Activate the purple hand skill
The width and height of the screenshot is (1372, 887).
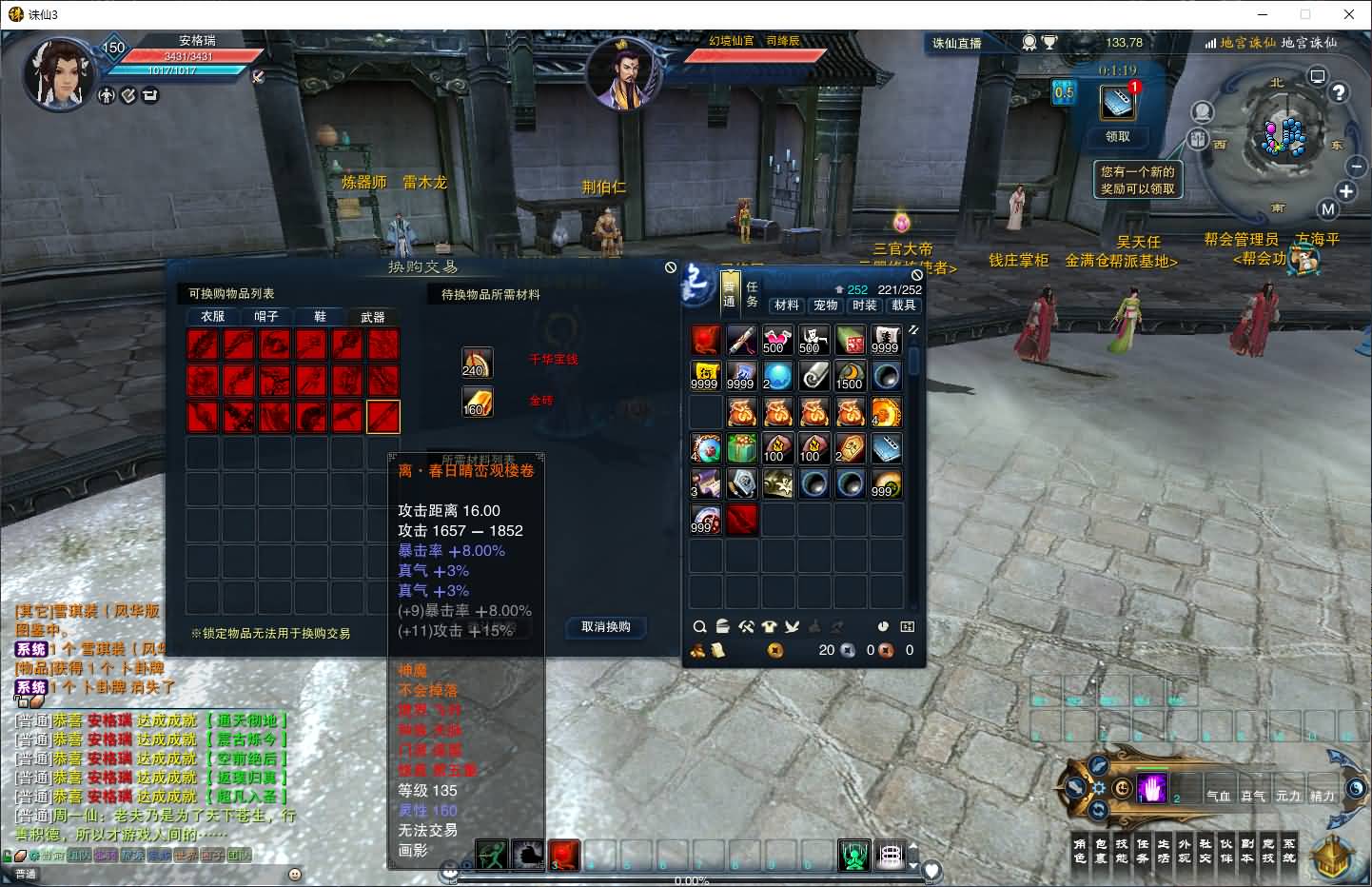click(x=1152, y=789)
